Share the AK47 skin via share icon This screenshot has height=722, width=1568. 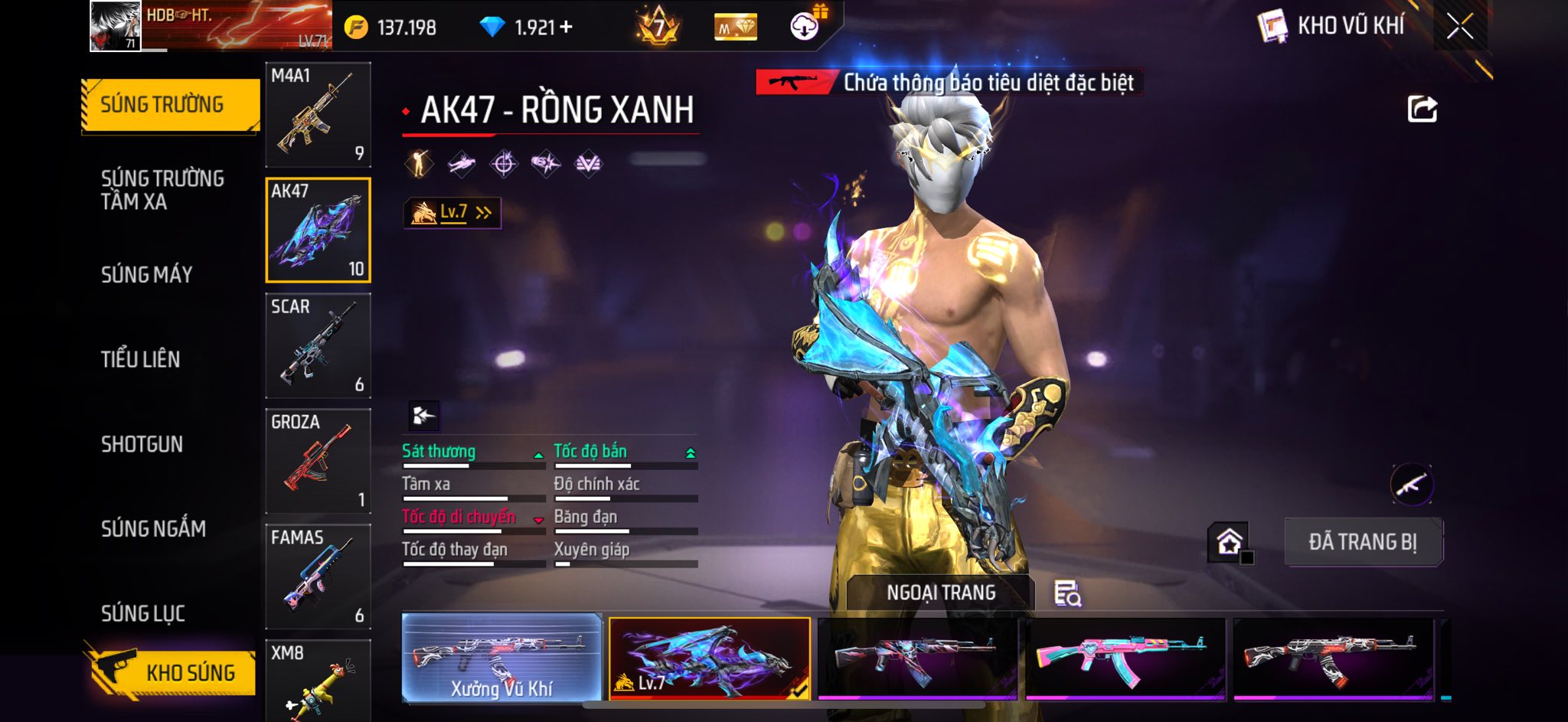coord(1422,109)
